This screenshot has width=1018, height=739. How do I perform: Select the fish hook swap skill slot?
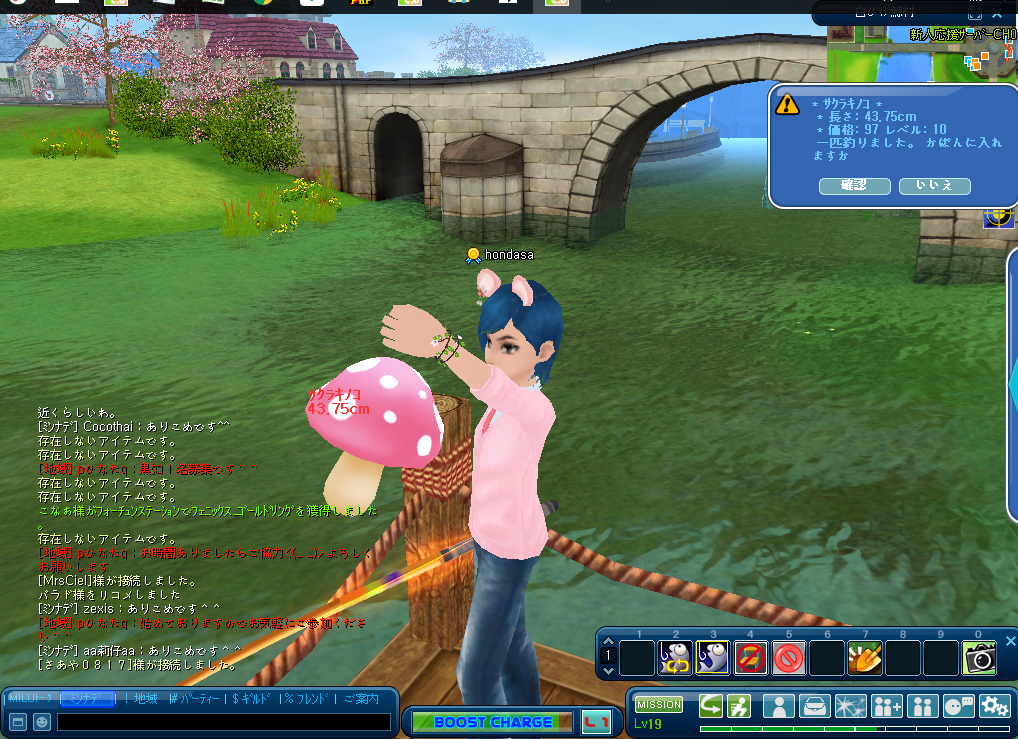675,658
